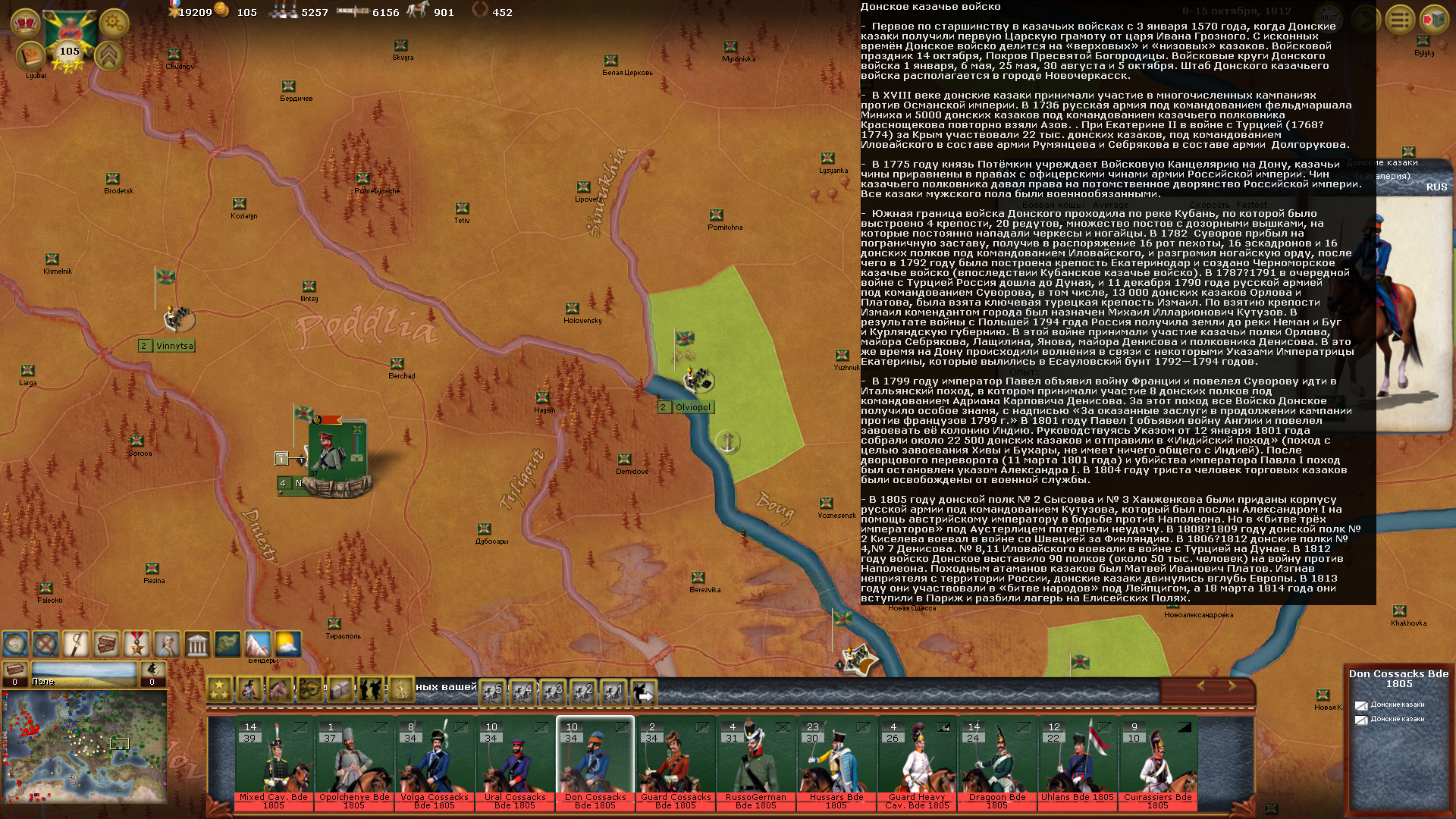Screen dimensions: 1456x819
Task: Open the anchor naval units category
Action: pyautogui.click(x=400, y=689)
